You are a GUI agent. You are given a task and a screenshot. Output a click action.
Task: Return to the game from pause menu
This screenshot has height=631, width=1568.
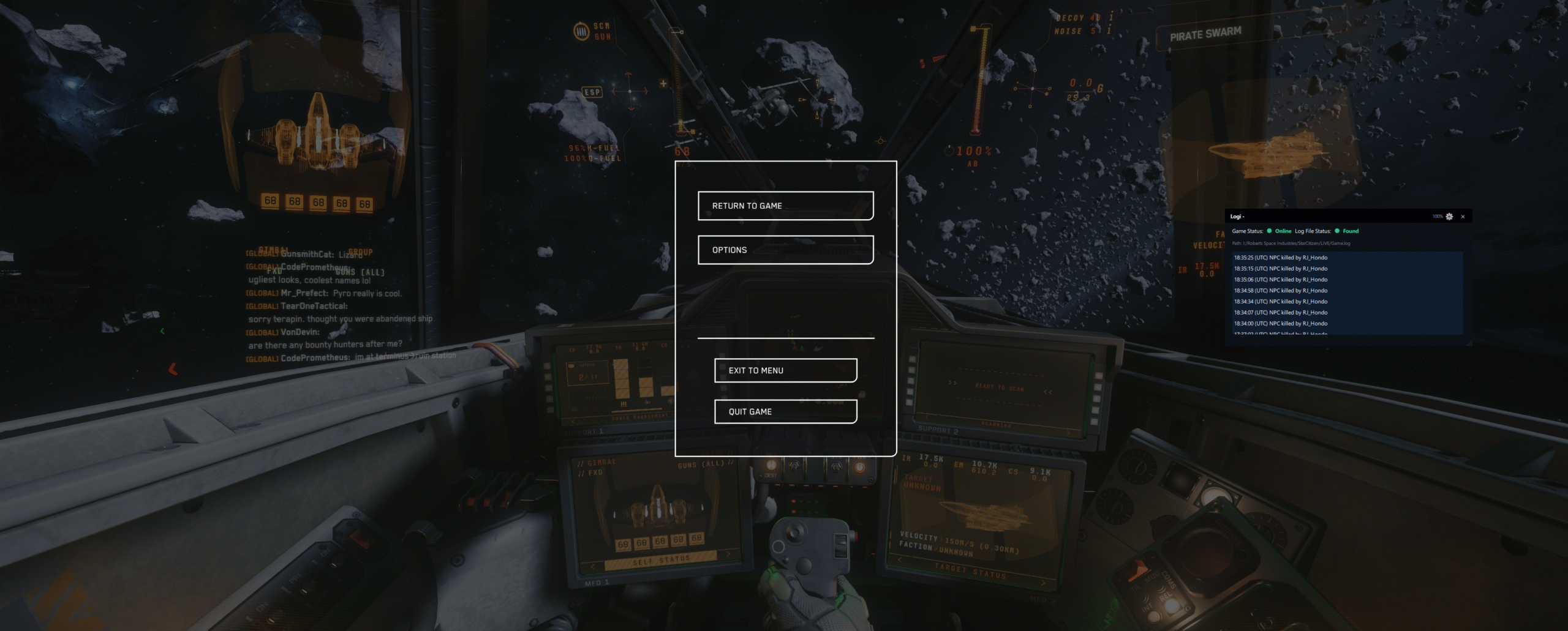click(x=785, y=206)
